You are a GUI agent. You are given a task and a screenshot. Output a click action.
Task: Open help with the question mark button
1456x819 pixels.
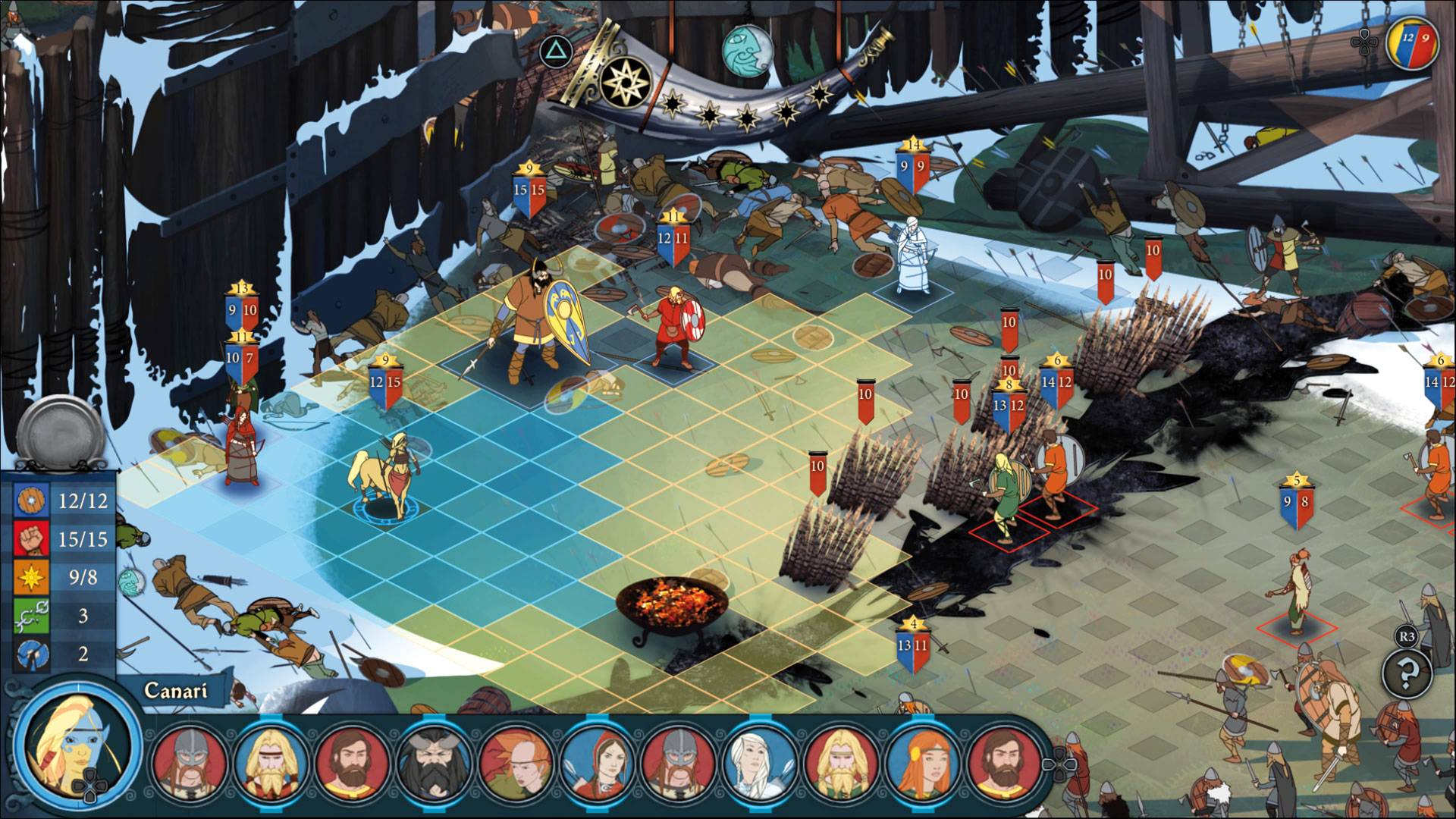[1407, 672]
